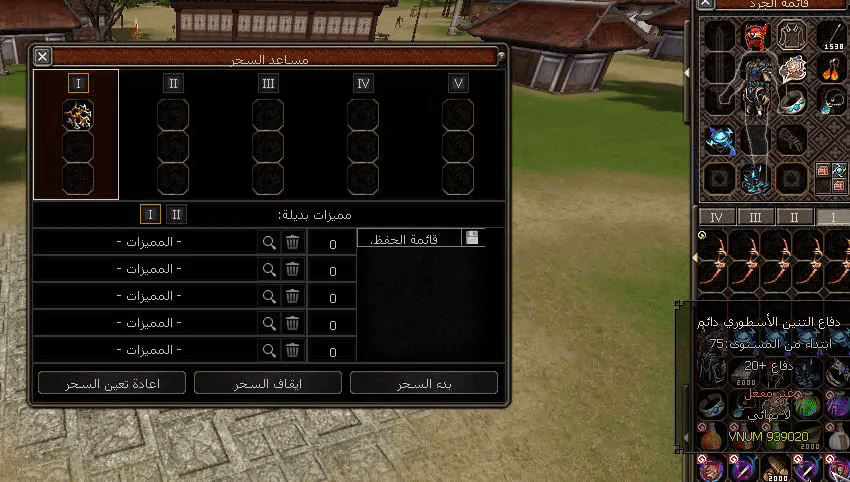The image size is (850, 482).
Task: Switch to slot group IV at top
Action: [363, 83]
